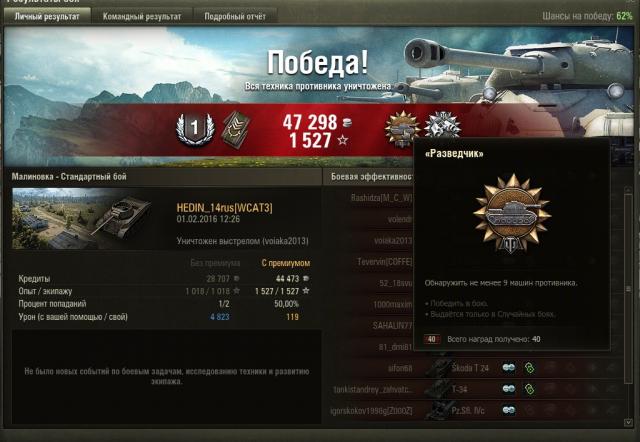This screenshot has width=640, height=442.
Task: Show the Подробный отчёт tab
Action: point(235,17)
